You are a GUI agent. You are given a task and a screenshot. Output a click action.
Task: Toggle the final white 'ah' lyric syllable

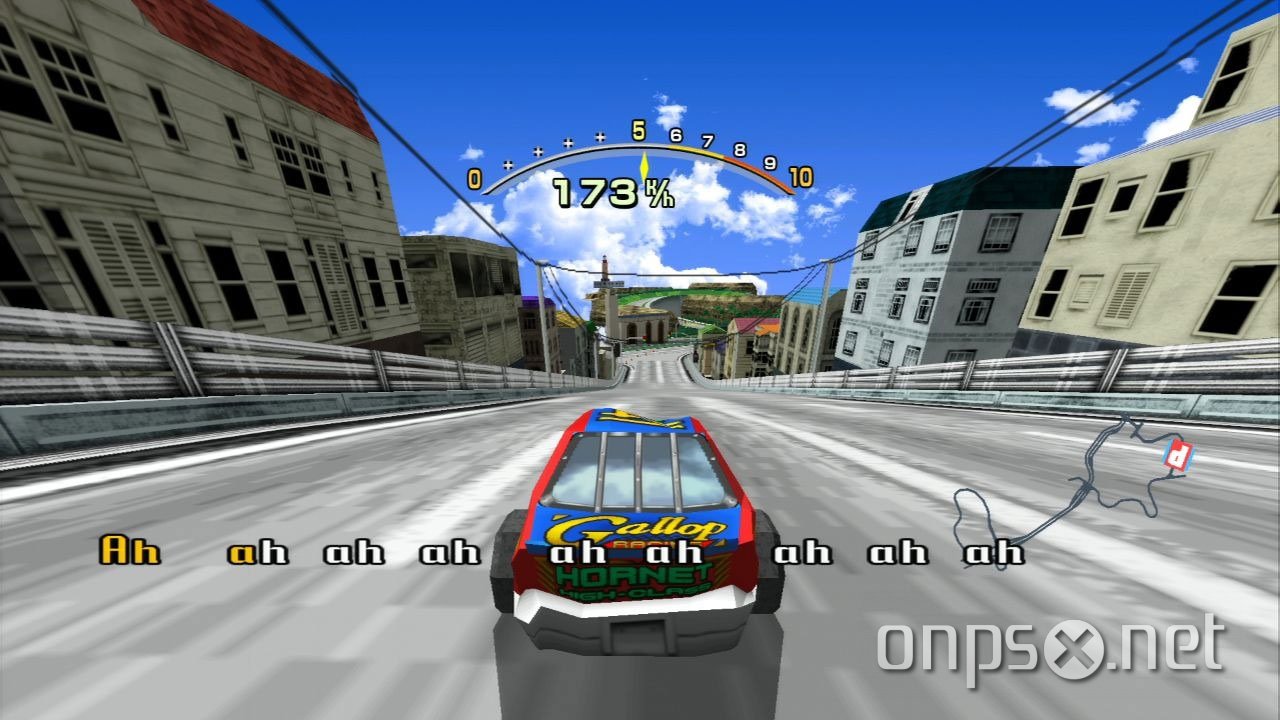[994, 551]
